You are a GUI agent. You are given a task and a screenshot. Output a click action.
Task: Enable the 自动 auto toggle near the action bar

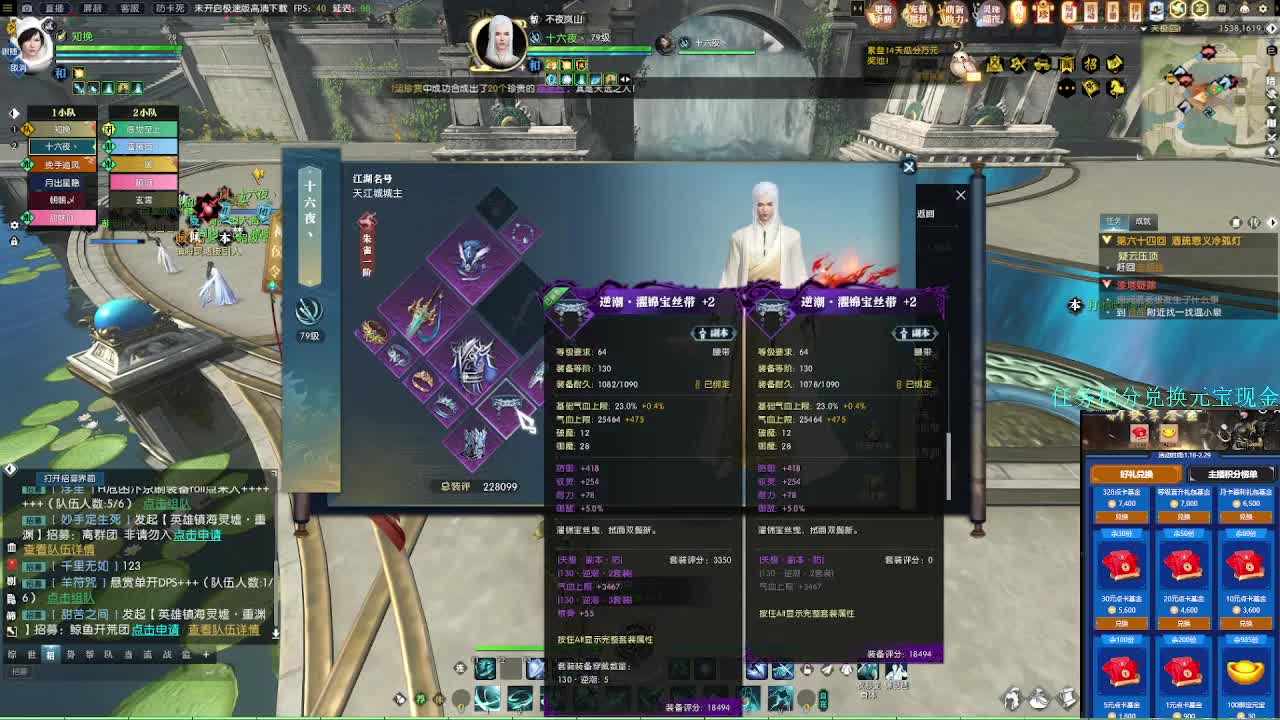pyautogui.click(x=826, y=701)
